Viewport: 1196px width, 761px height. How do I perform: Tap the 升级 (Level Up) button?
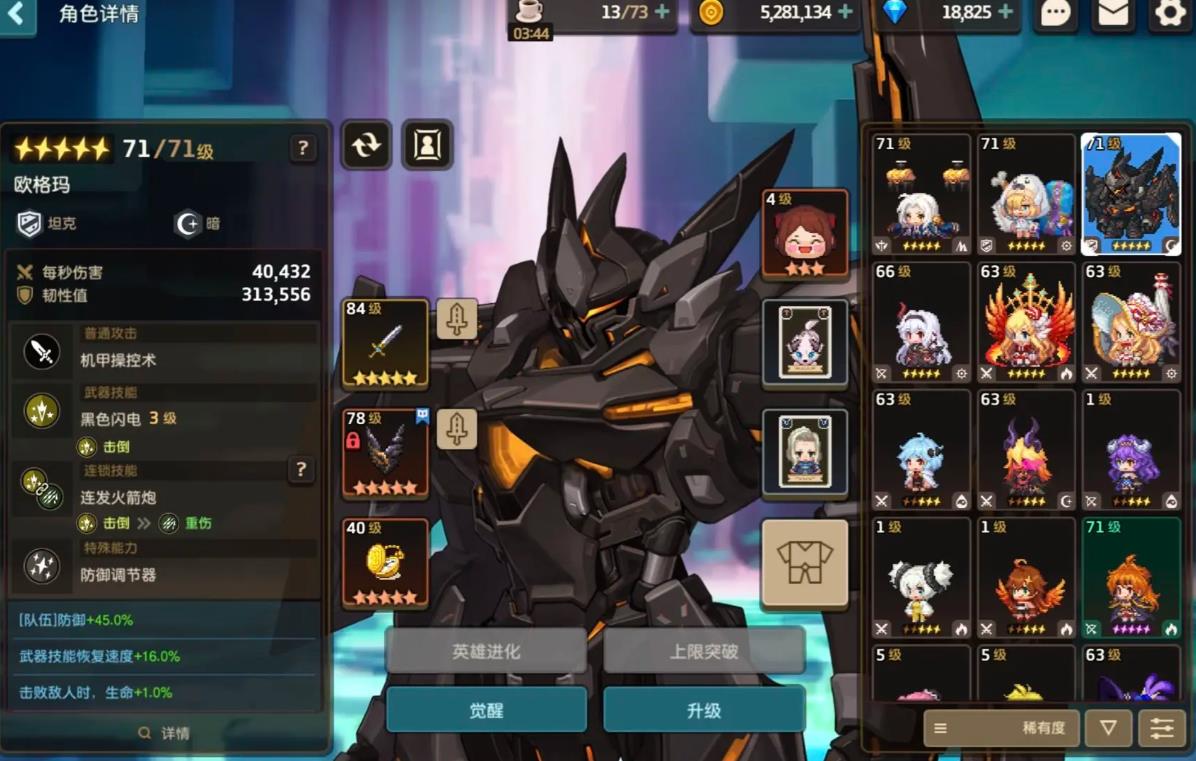(704, 710)
